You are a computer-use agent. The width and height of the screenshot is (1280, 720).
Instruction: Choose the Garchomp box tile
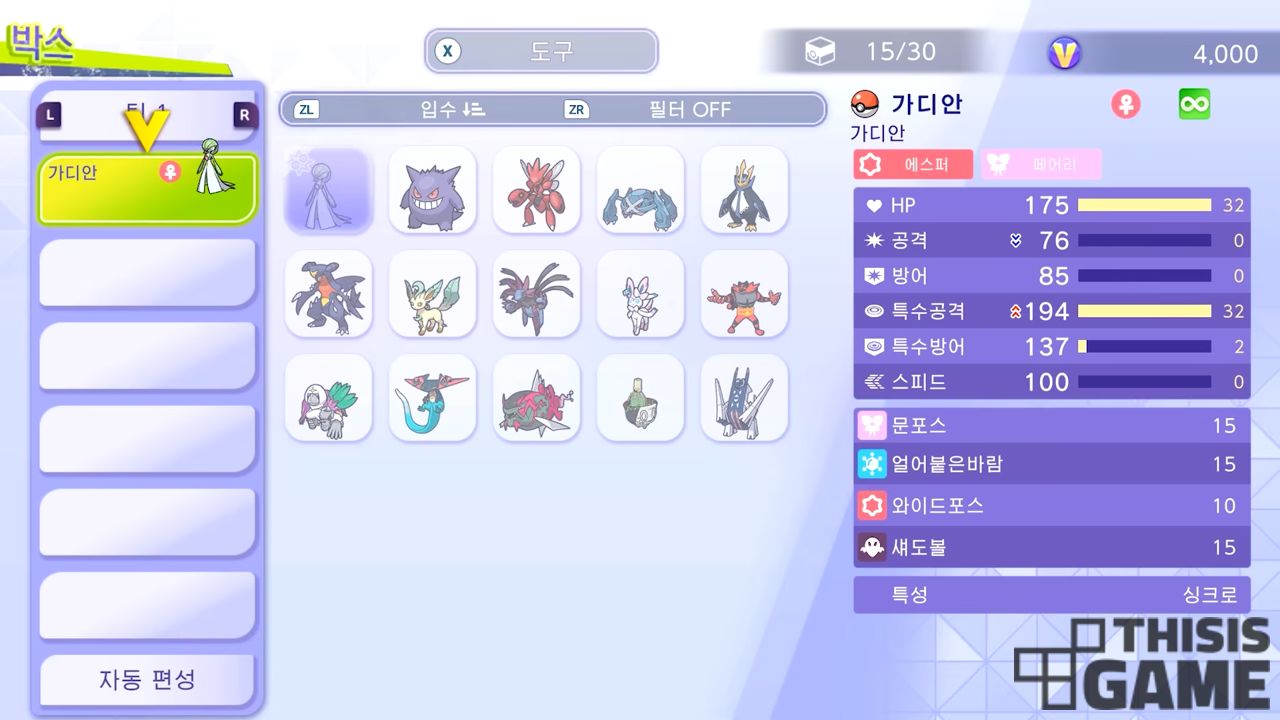(x=328, y=294)
